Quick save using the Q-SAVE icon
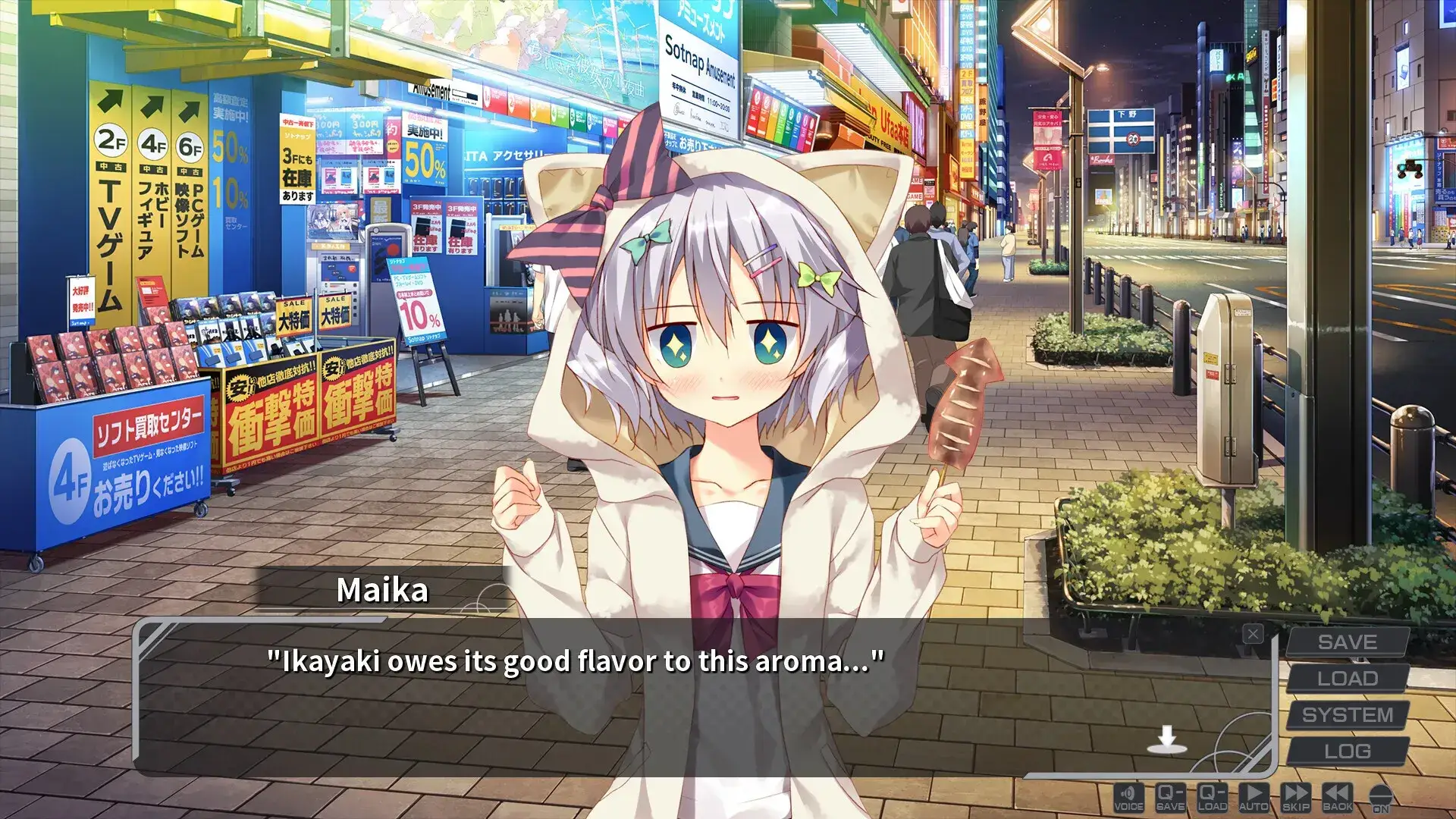 (x=1171, y=796)
